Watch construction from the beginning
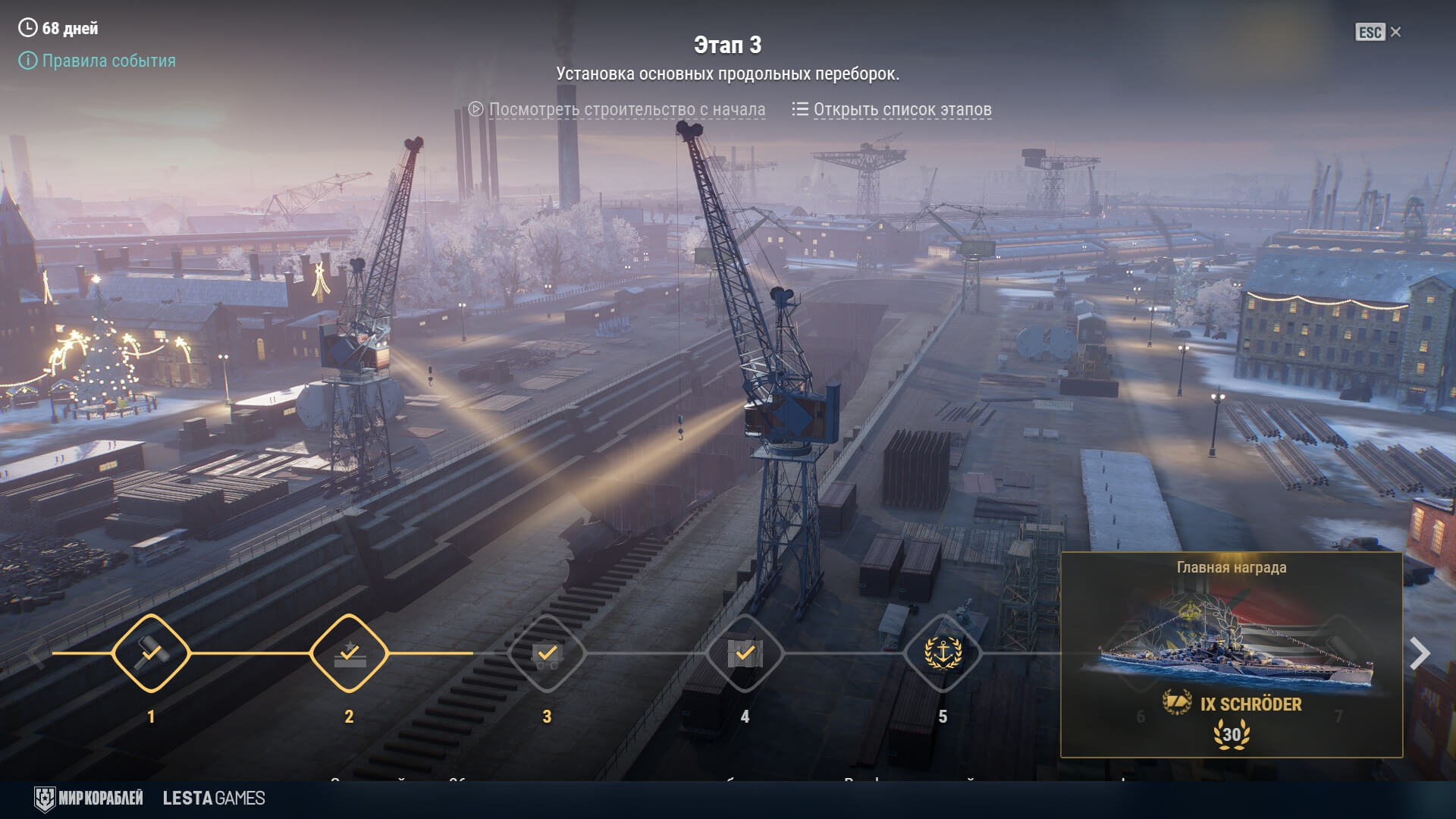Viewport: 1456px width, 819px height. pos(626,110)
